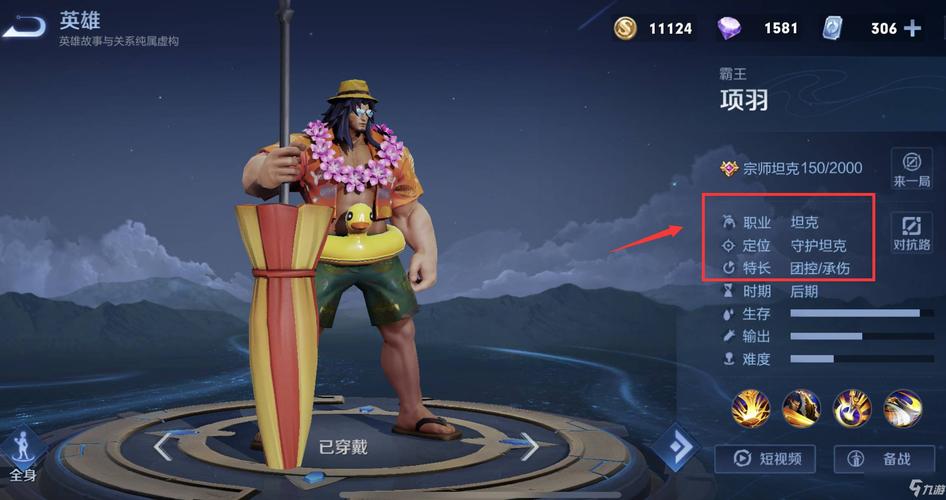The height and width of the screenshot is (500, 946).
Task: View the ground-burst explosion skill icon
Action: (x=750, y=407)
